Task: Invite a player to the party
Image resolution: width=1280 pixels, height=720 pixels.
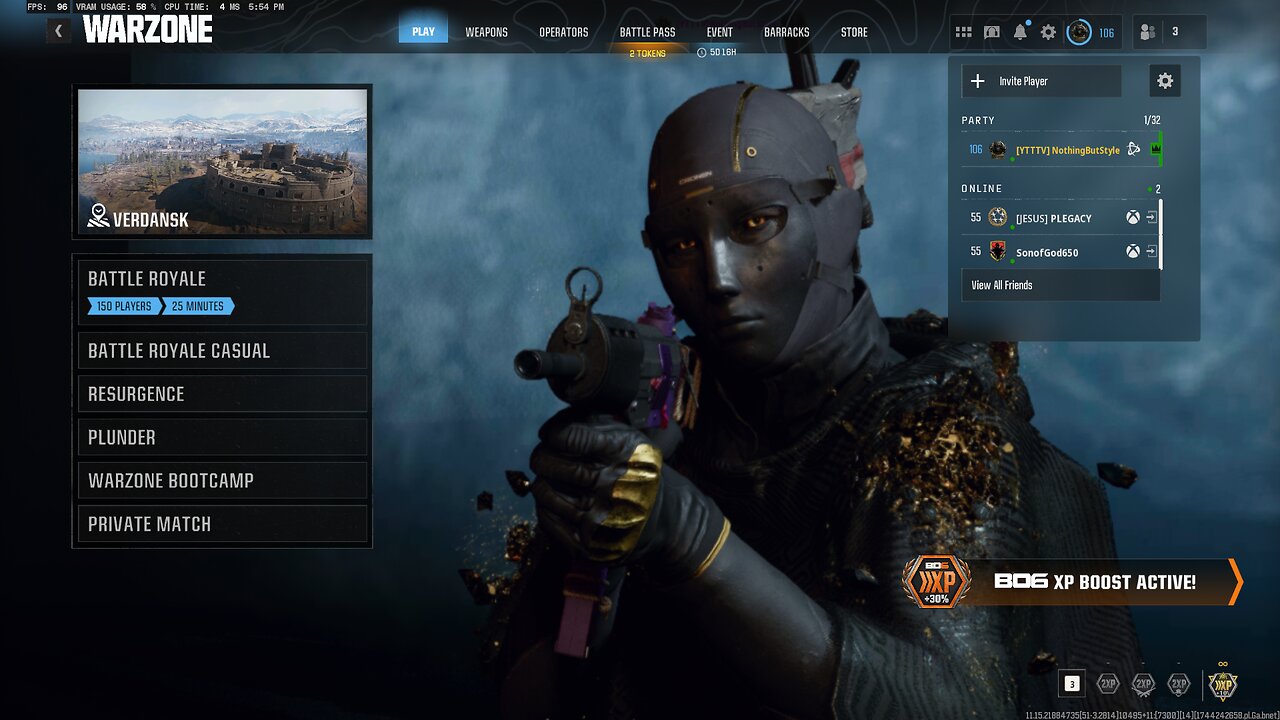Action: [x=1041, y=81]
